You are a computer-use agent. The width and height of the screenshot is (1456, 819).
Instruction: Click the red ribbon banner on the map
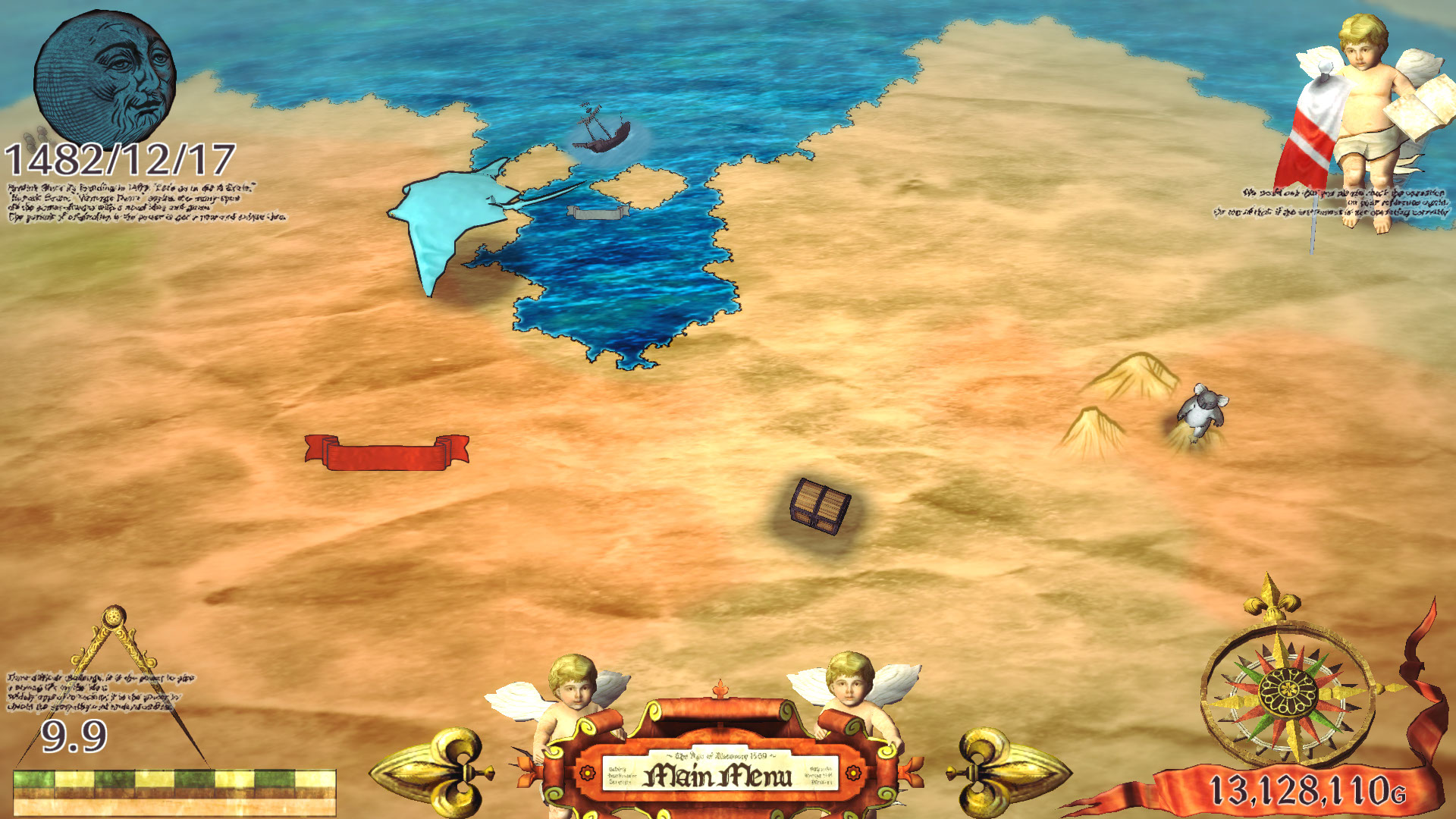coord(387,453)
